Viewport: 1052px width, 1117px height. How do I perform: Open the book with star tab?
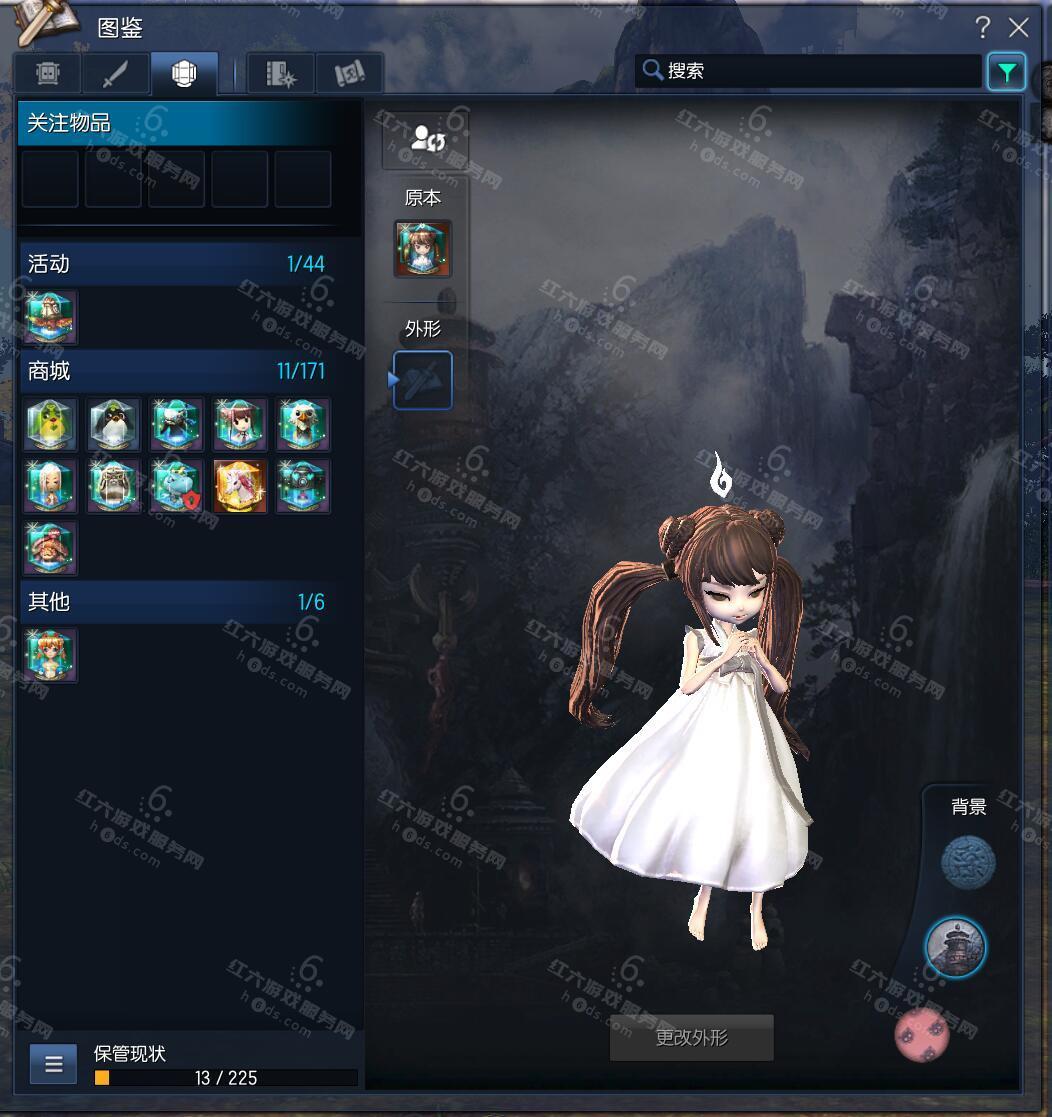point(281,73)
